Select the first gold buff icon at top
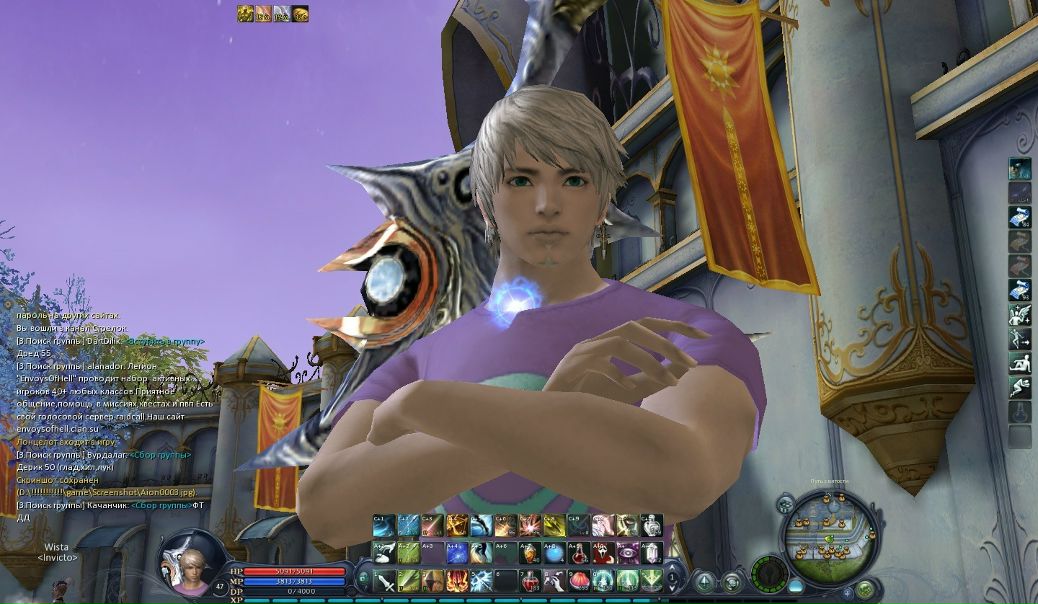 point(245,14)
